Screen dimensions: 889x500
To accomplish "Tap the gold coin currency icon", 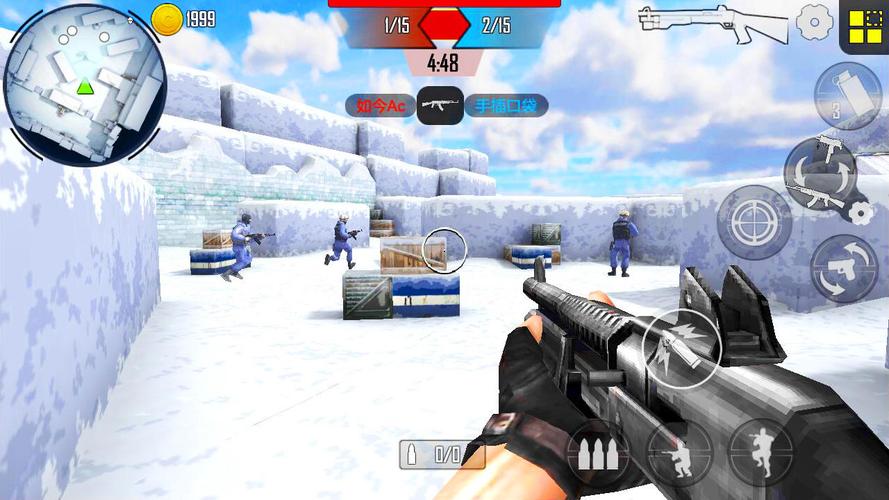I will 166,19.
